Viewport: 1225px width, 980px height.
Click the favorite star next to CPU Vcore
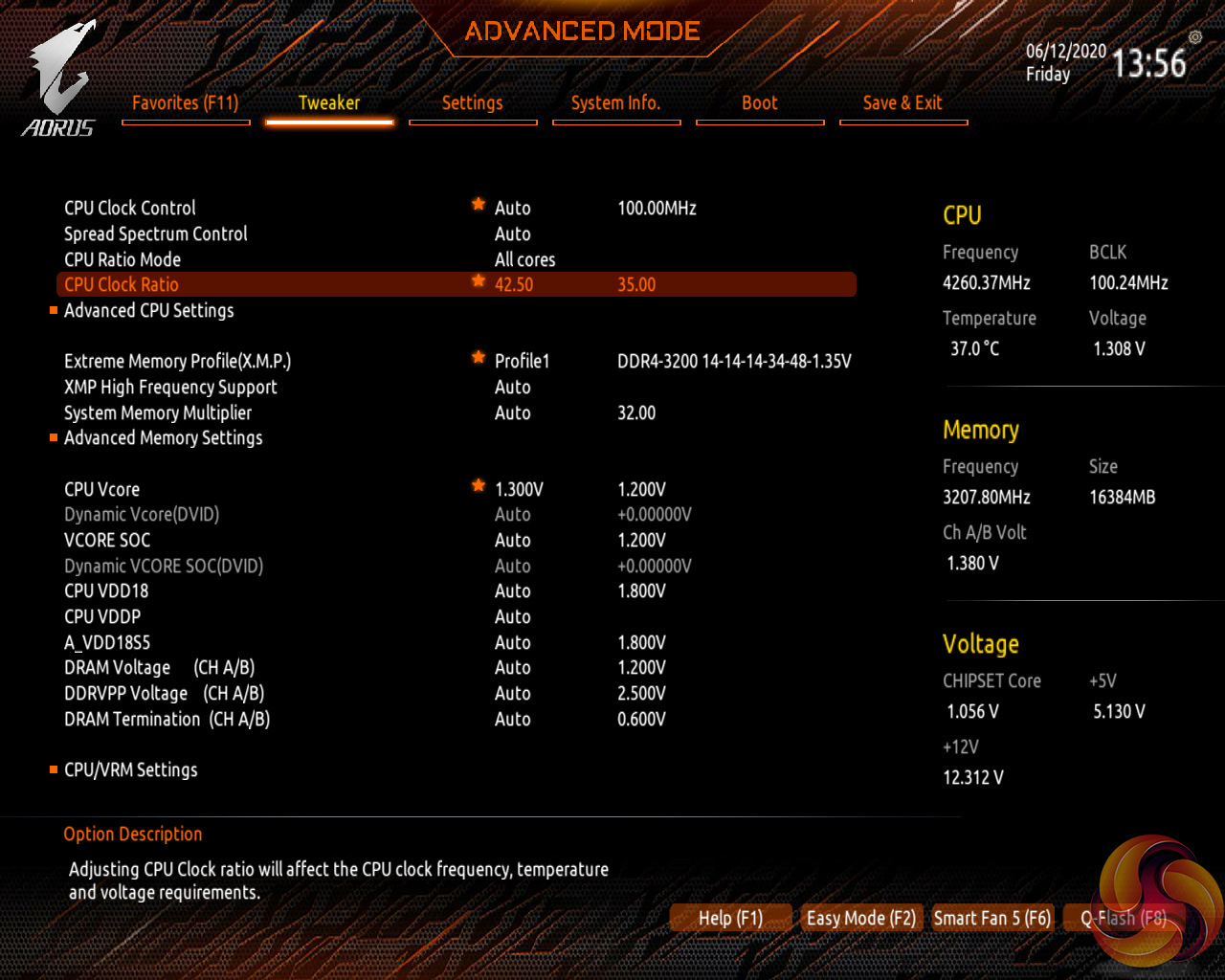point(478,485)
